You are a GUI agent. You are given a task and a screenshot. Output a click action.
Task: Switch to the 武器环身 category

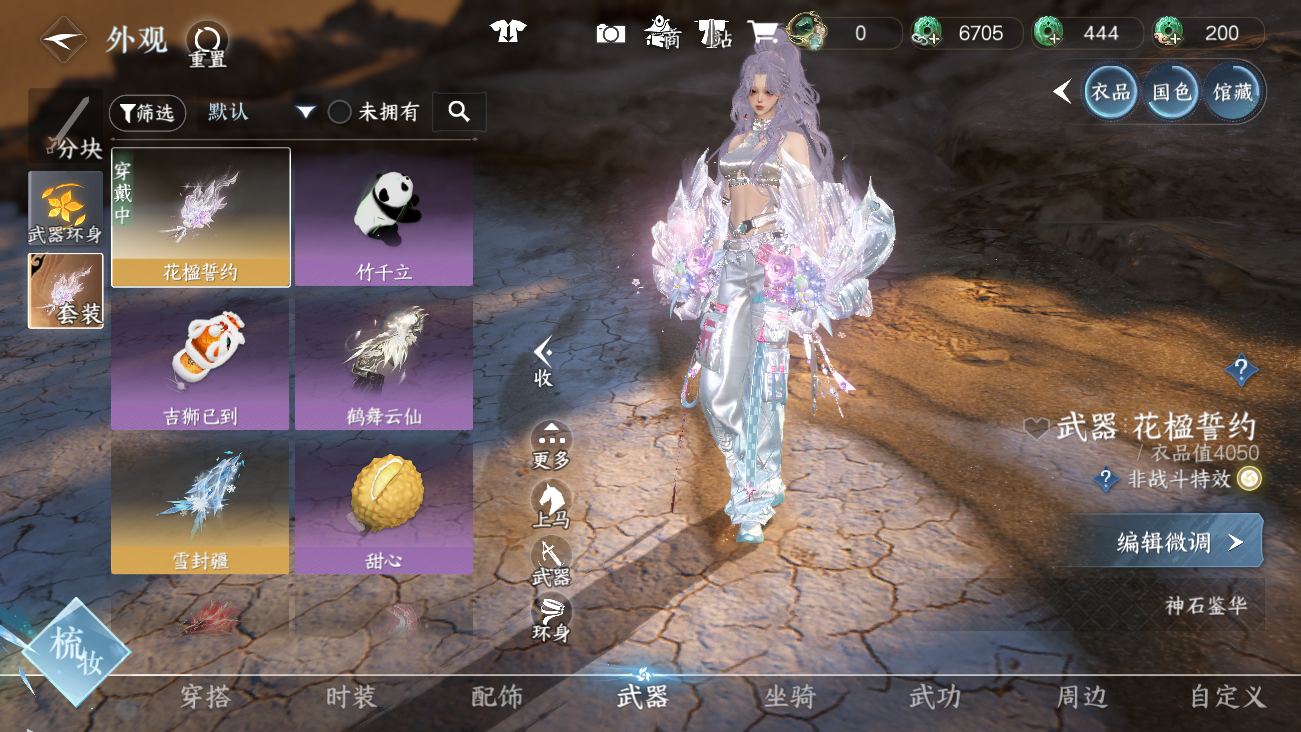(x=66, y=209)
